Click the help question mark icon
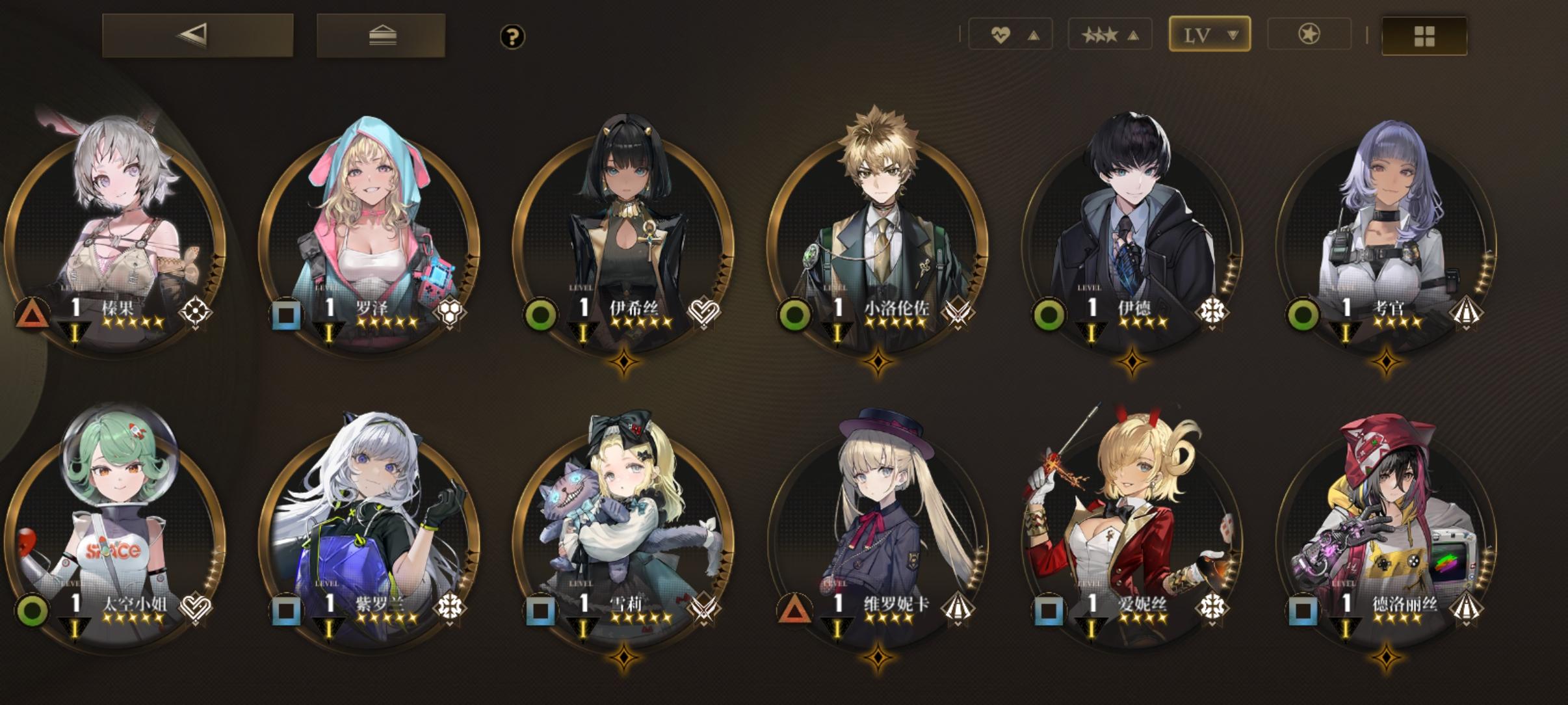This screenshot has height=705, width=1568. click(x=513, y=37)
